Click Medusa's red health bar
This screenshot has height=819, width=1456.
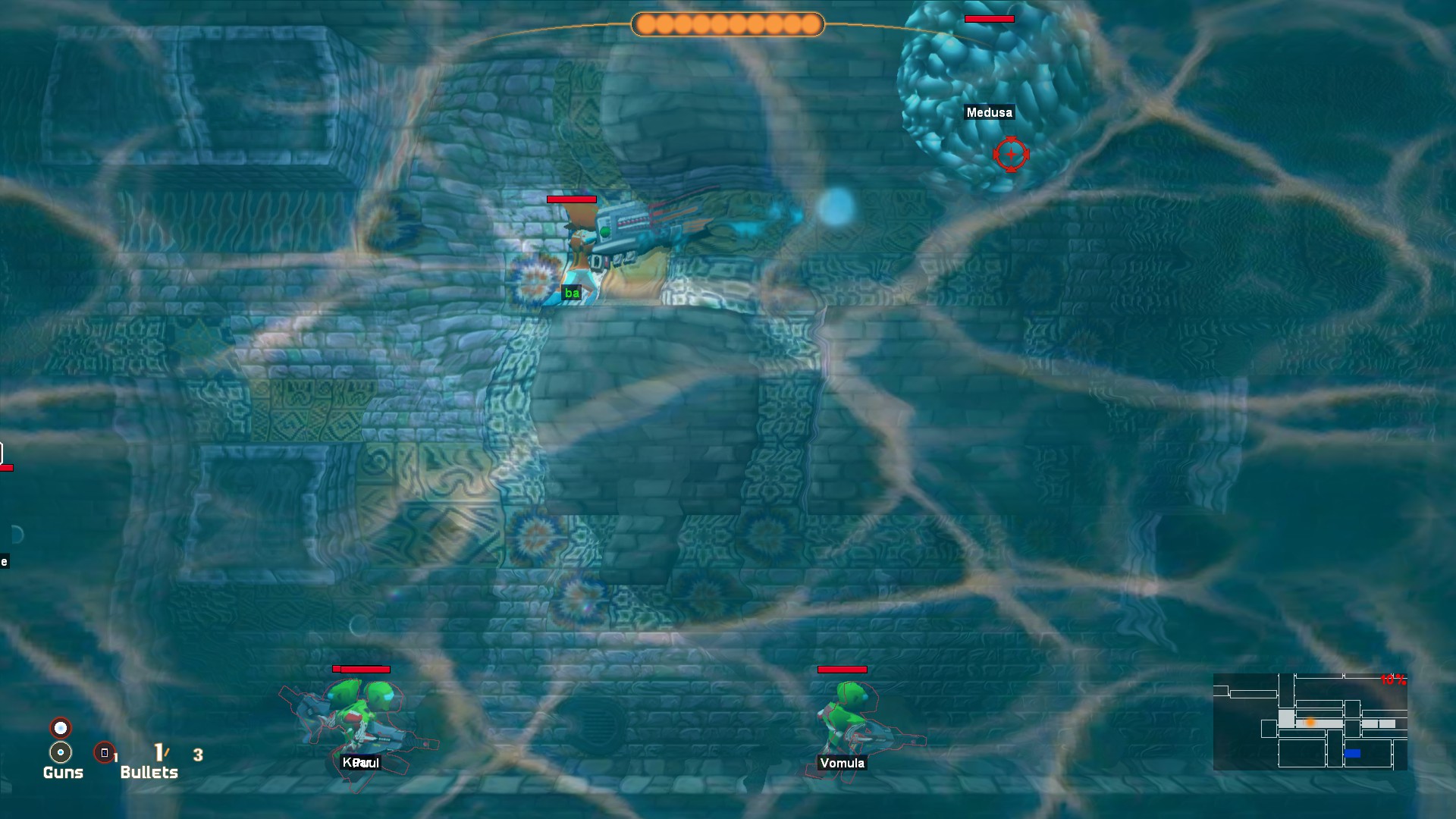pyautogui.click(x=988, y=18)
